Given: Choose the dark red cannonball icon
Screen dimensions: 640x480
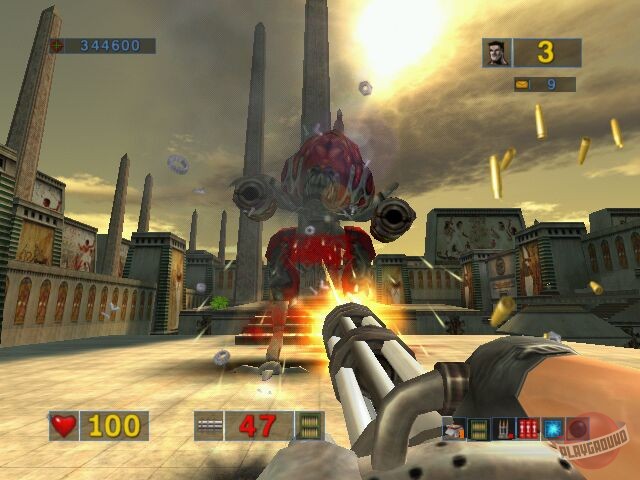Looking at the screenshot, I should tap(577, 430).
